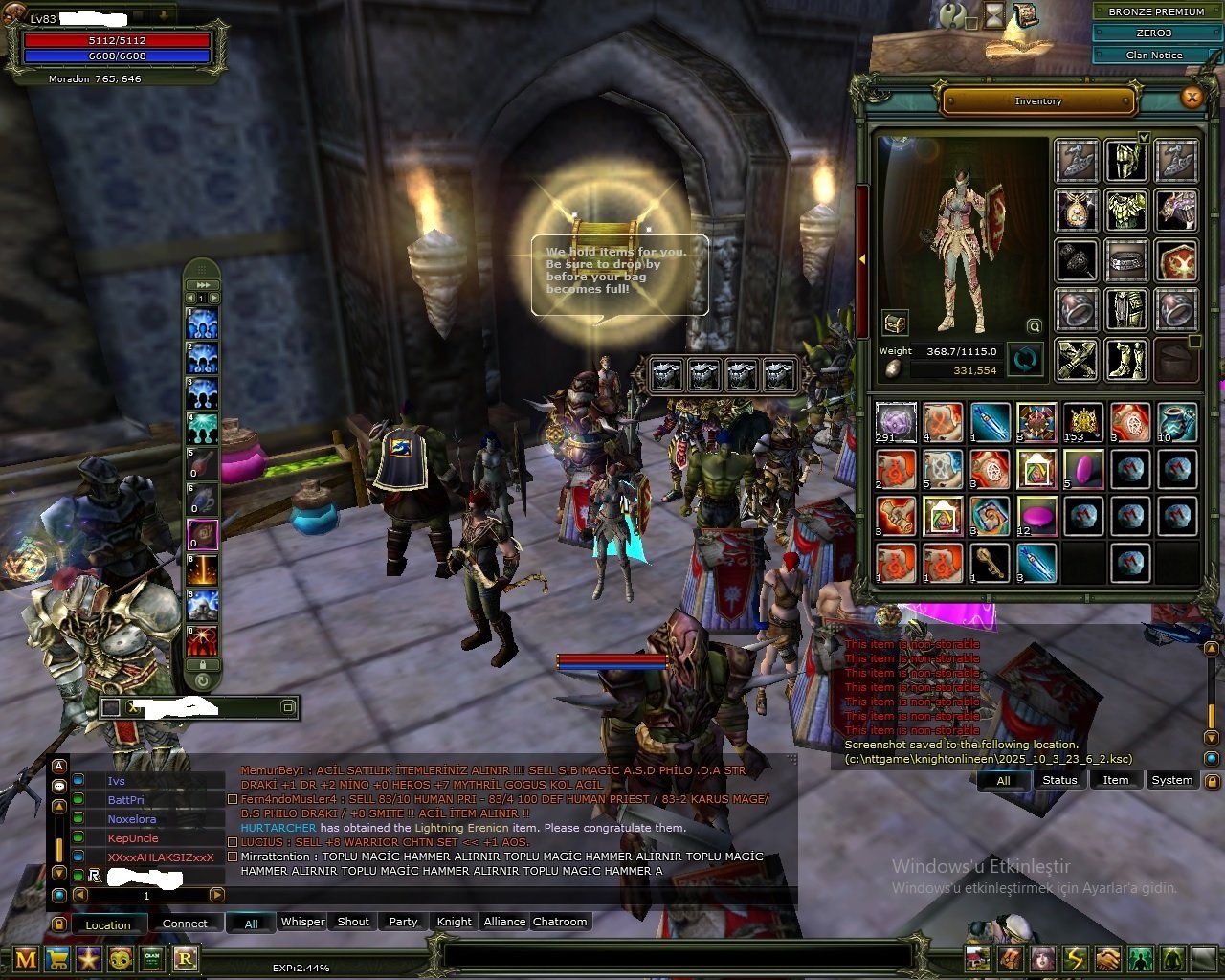The width and height of the screenshot is (1225, 980).
Task: Show the System message log tab
Action: pos(1171,780)
